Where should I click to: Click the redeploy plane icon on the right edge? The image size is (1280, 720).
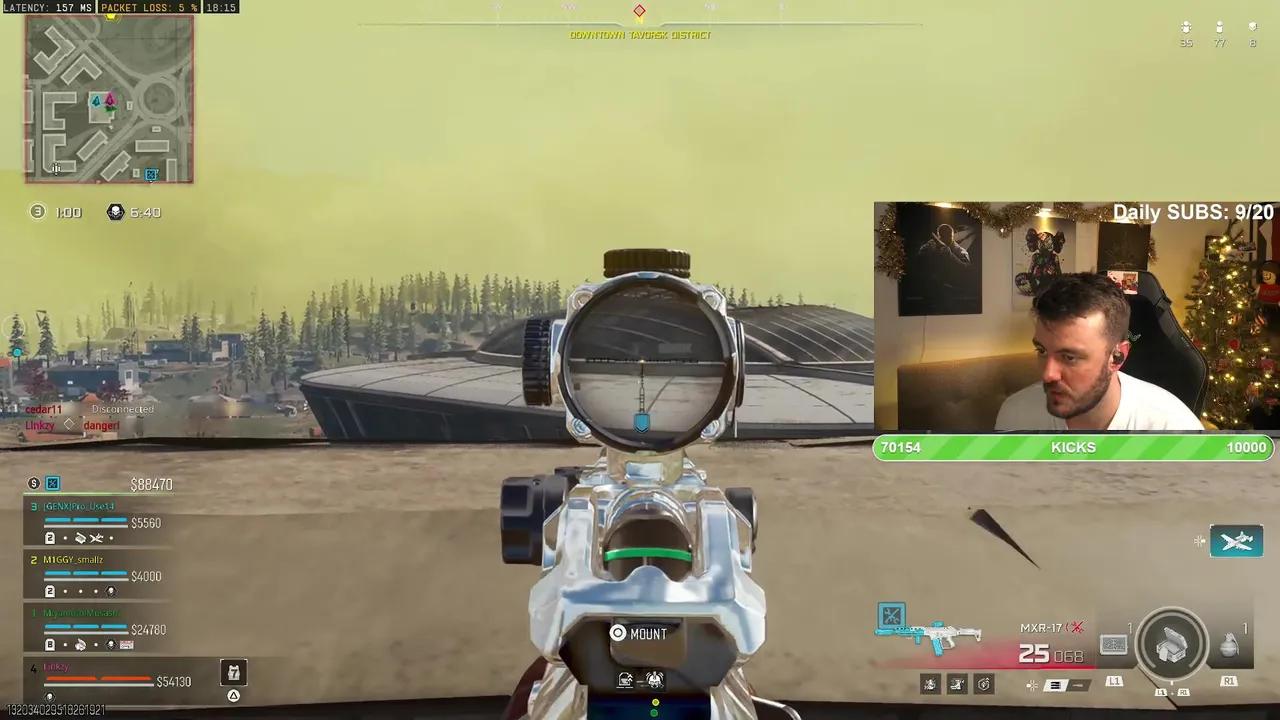1237,541
